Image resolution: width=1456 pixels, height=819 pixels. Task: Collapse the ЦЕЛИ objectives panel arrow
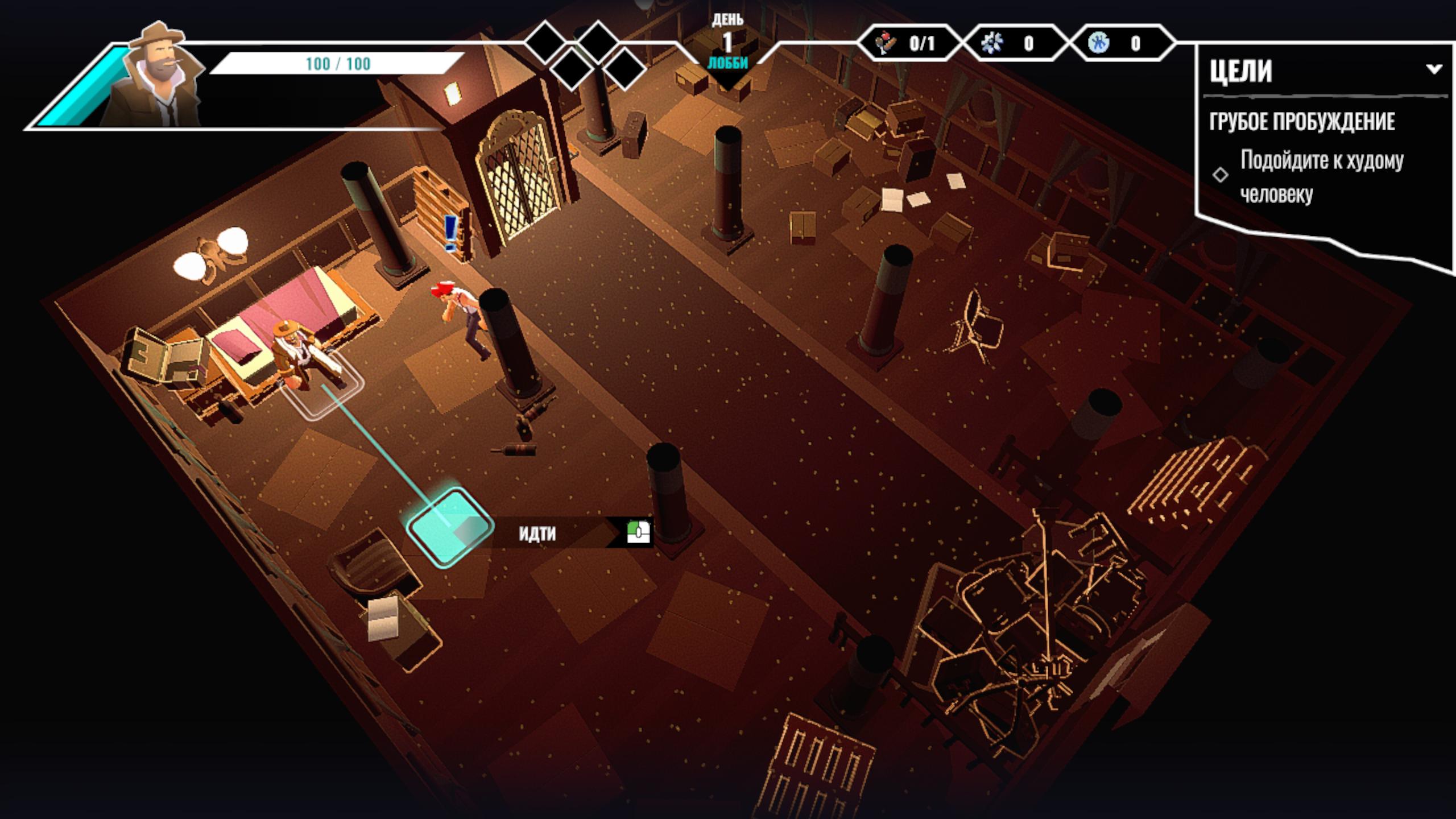(1434, 70)
